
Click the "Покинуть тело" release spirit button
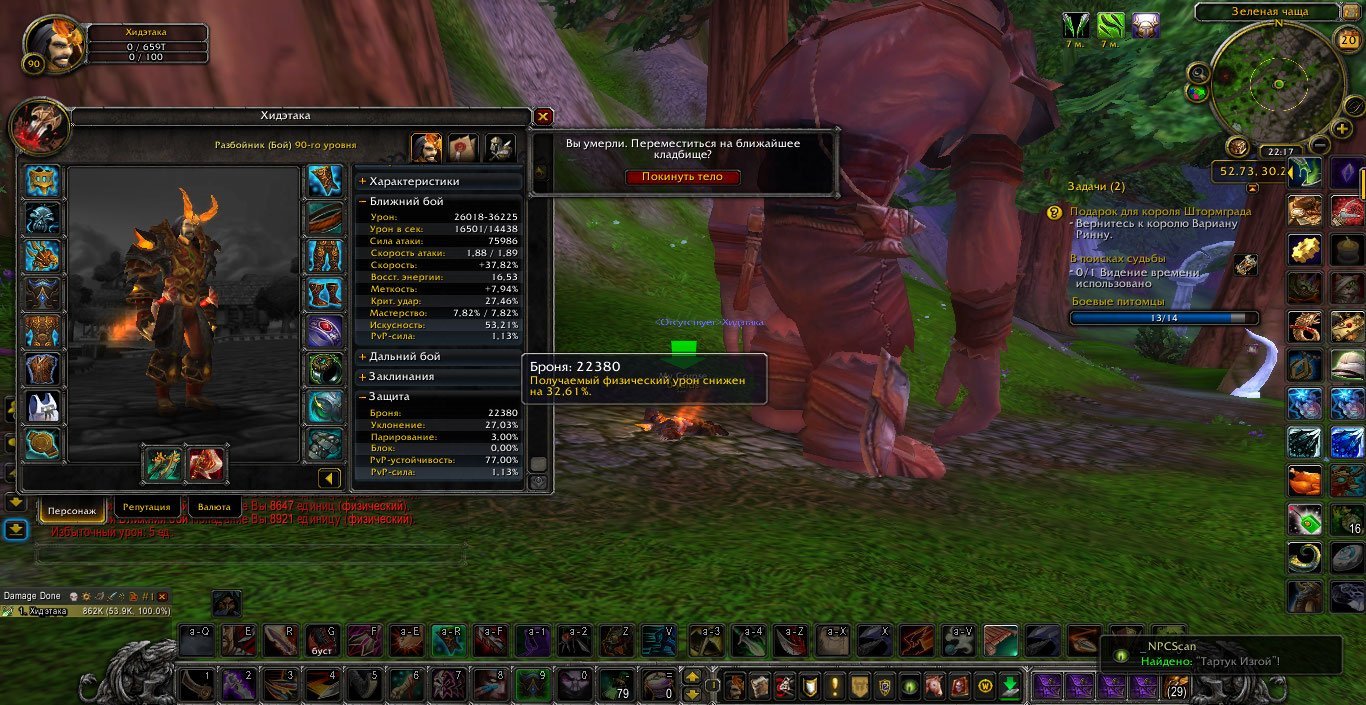(x=683, y=177)
